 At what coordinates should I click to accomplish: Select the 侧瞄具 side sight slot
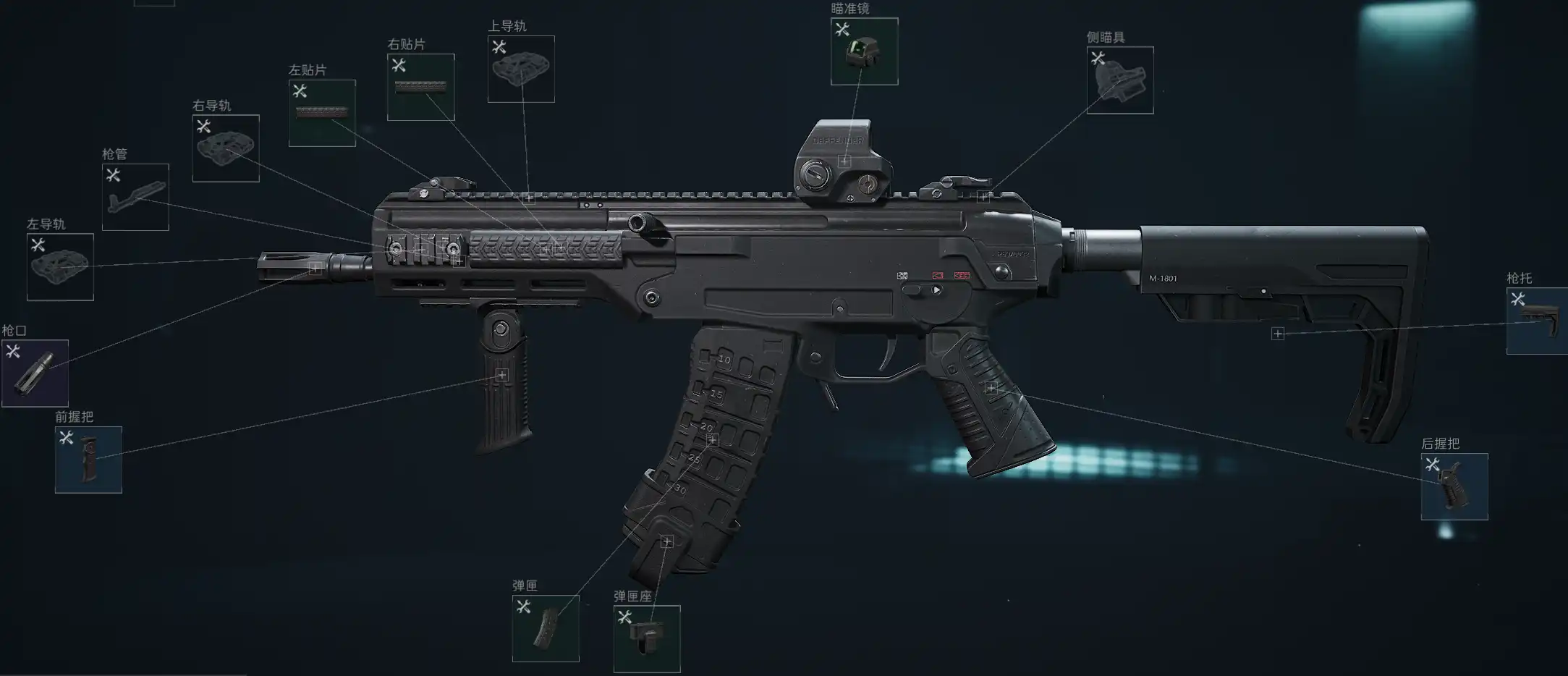[x=1119, y=80]
